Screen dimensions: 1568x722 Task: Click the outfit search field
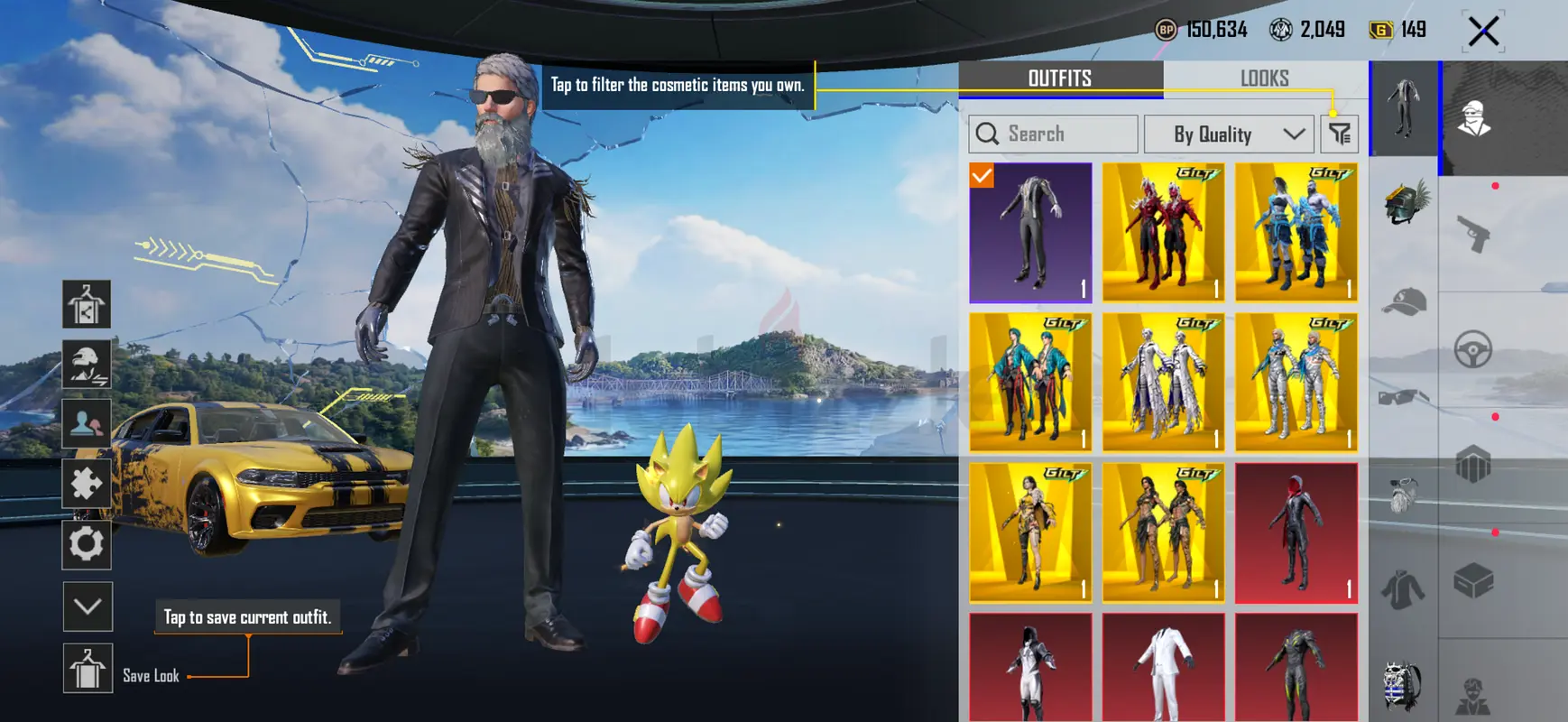(1053, 134)
